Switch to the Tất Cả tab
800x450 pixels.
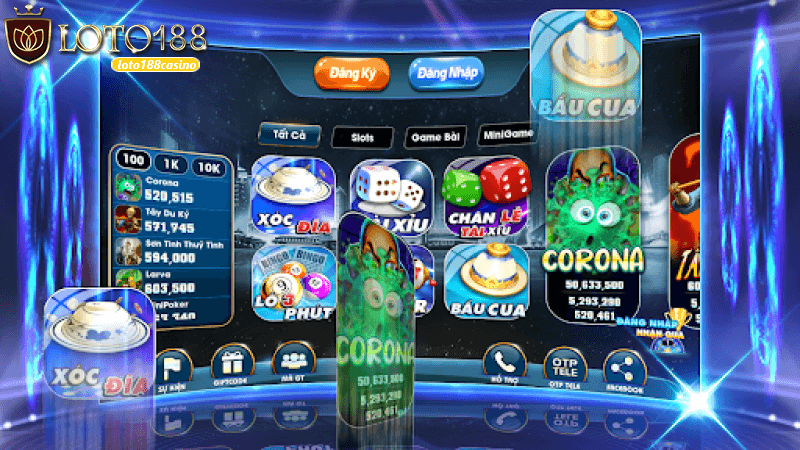(283, 136)
